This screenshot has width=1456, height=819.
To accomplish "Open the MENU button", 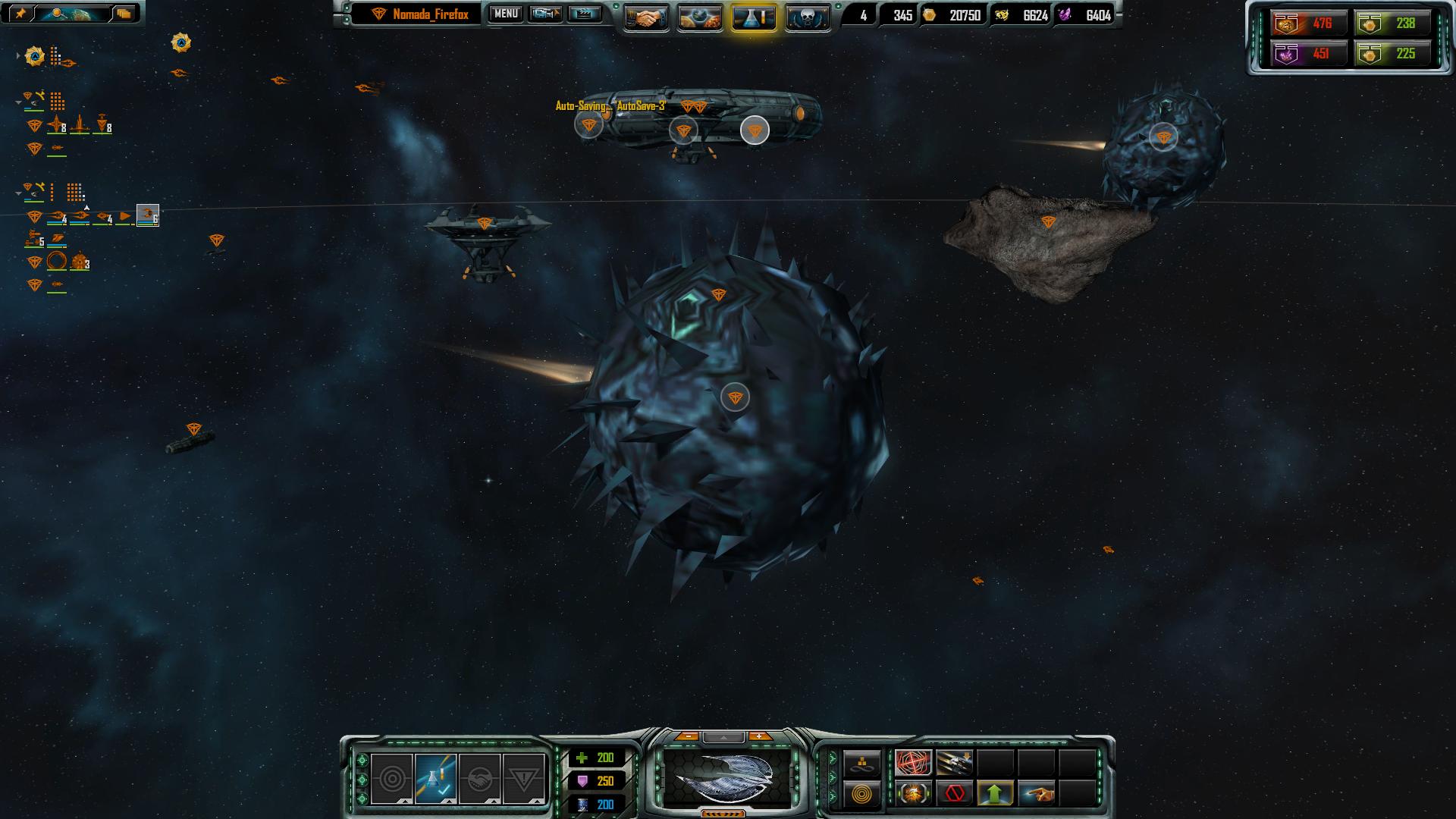I will tap(505, 14).
